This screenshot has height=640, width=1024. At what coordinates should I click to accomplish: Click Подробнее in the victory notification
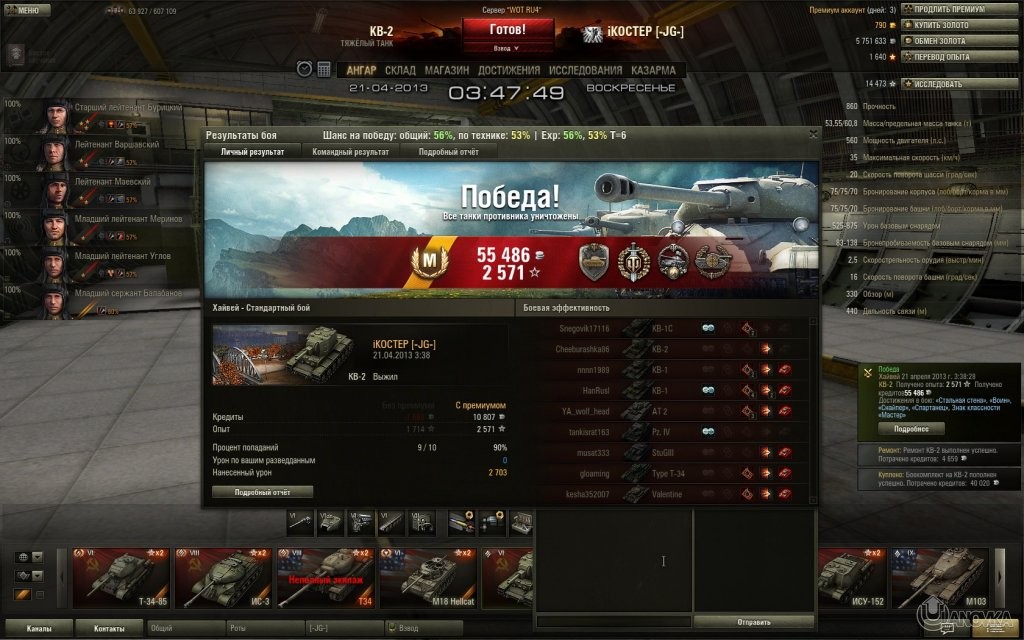pyautogui.click(x=911, y=428)
